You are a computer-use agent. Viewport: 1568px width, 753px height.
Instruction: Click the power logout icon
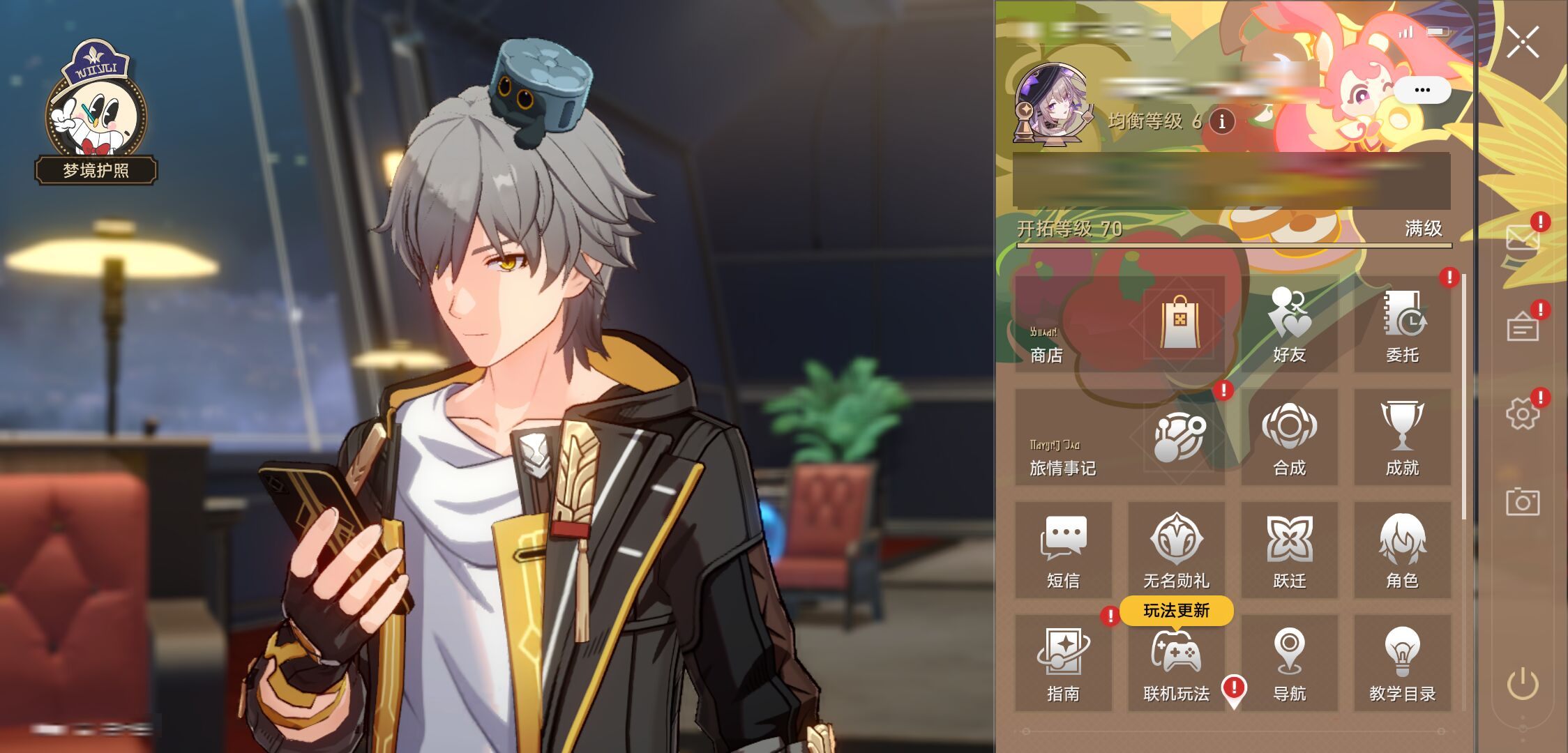[1522, 683]
